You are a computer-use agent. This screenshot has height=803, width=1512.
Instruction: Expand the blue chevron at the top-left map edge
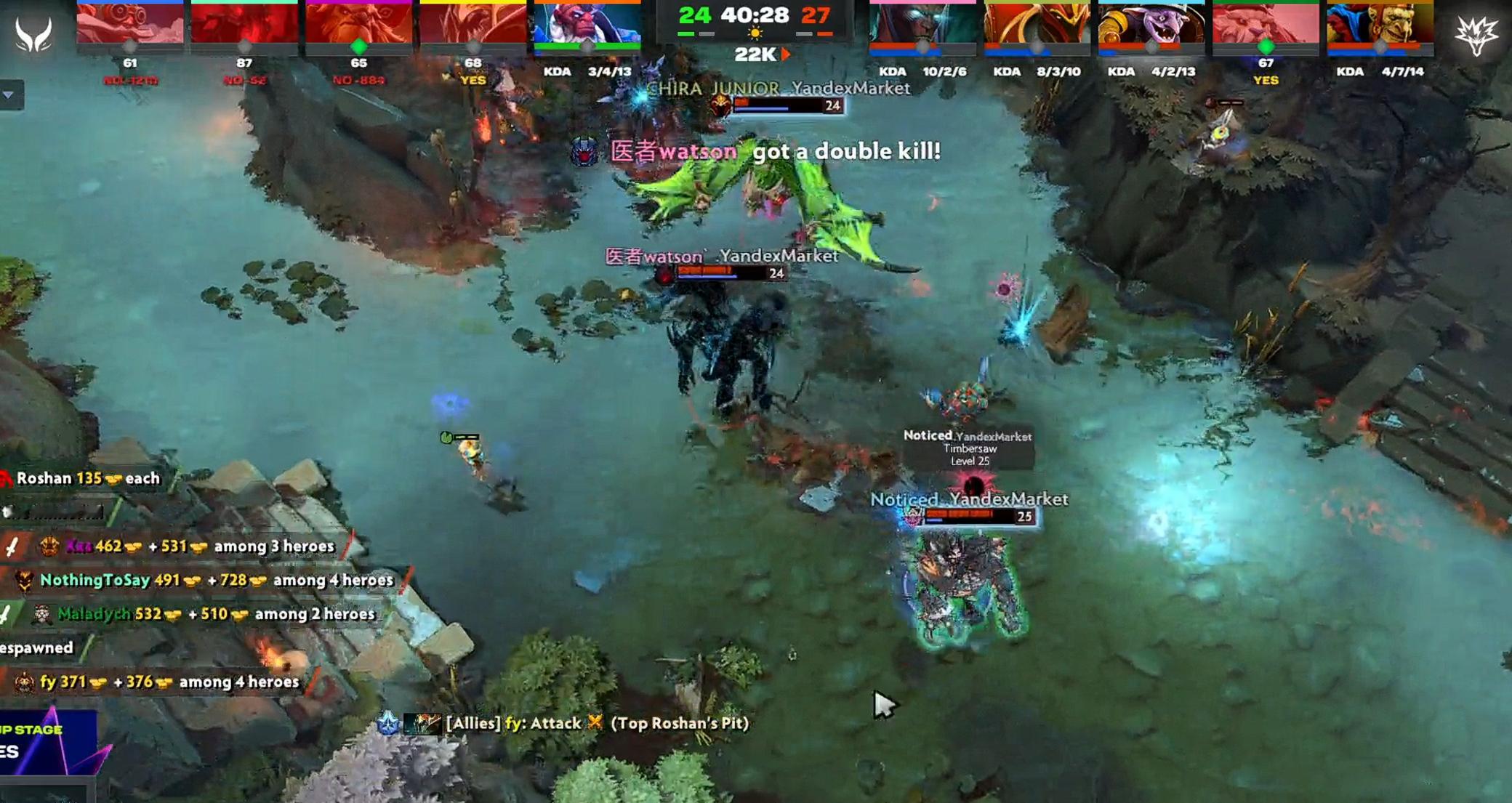(9, 94)
